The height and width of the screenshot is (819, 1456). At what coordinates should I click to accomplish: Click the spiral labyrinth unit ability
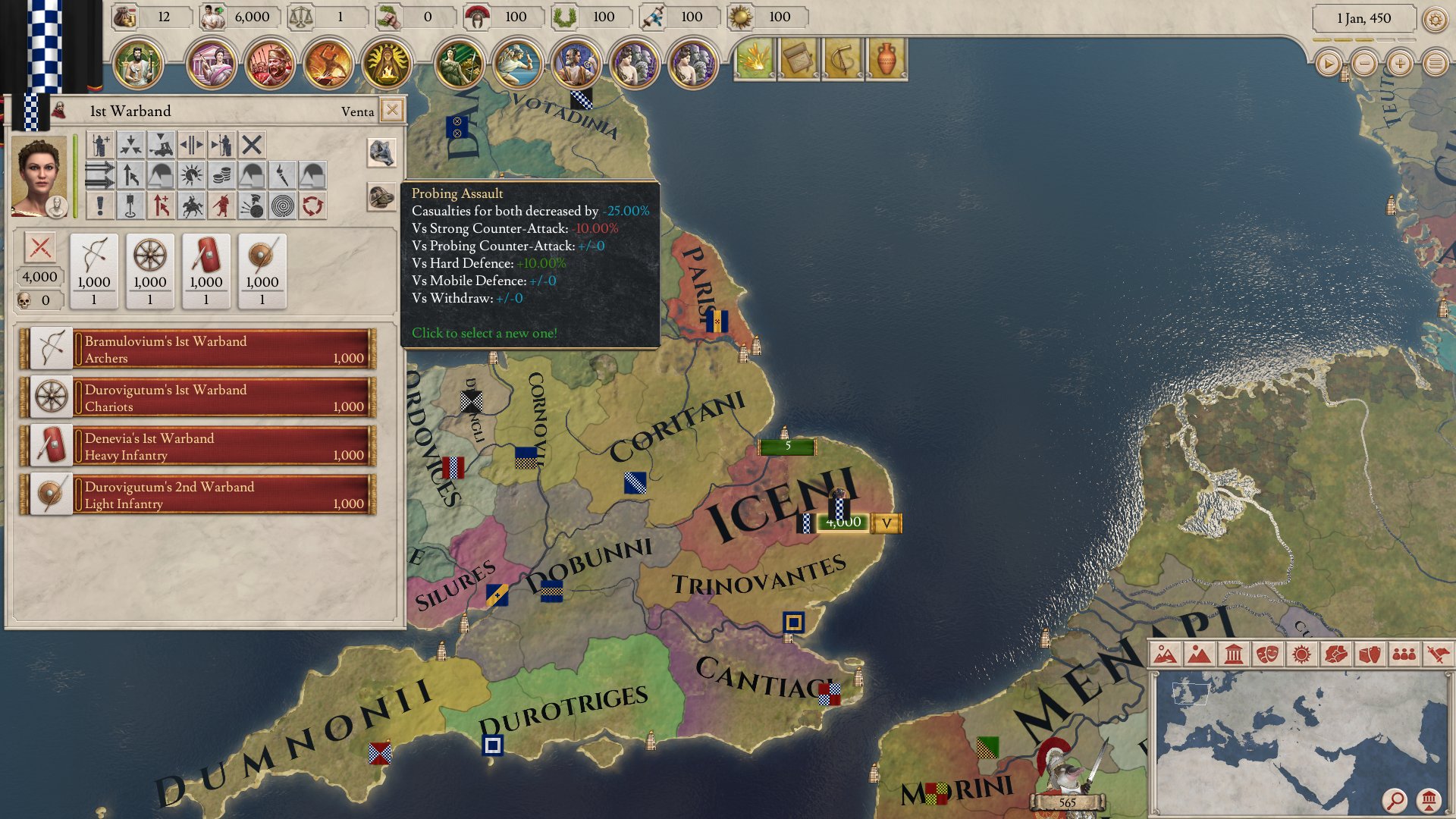[282, 206]
